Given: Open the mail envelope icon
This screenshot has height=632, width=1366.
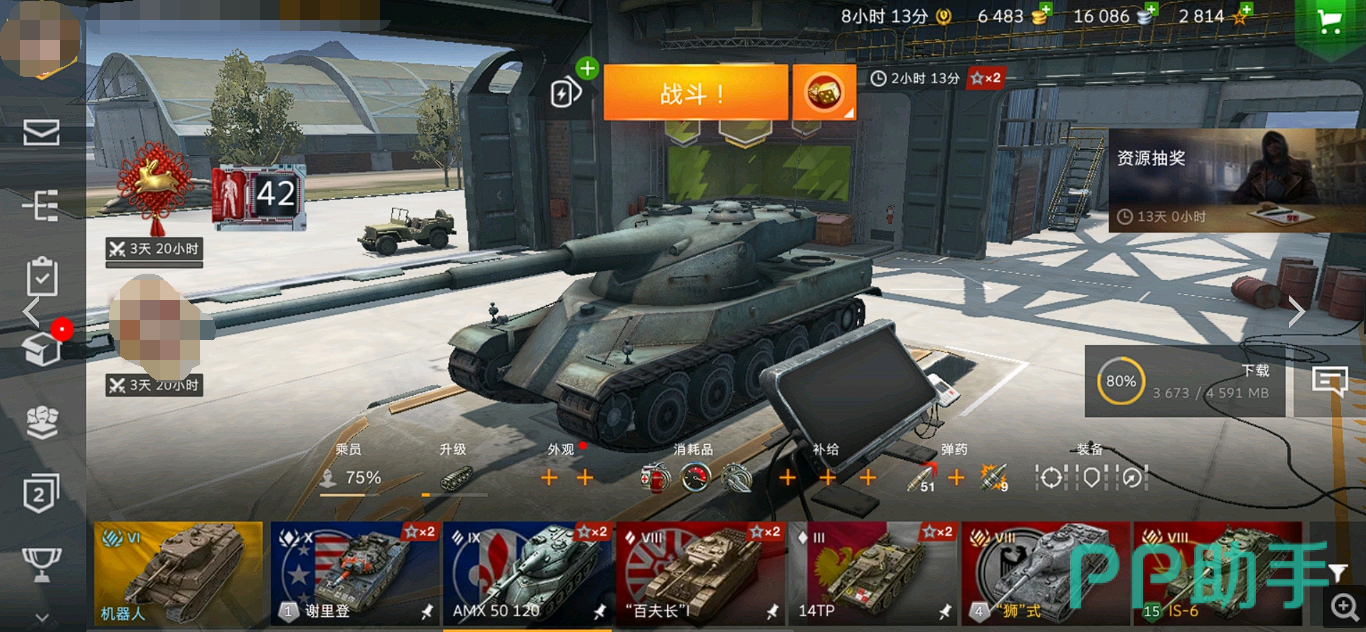Looking at the screenshot, I should [x=41, y=132].
